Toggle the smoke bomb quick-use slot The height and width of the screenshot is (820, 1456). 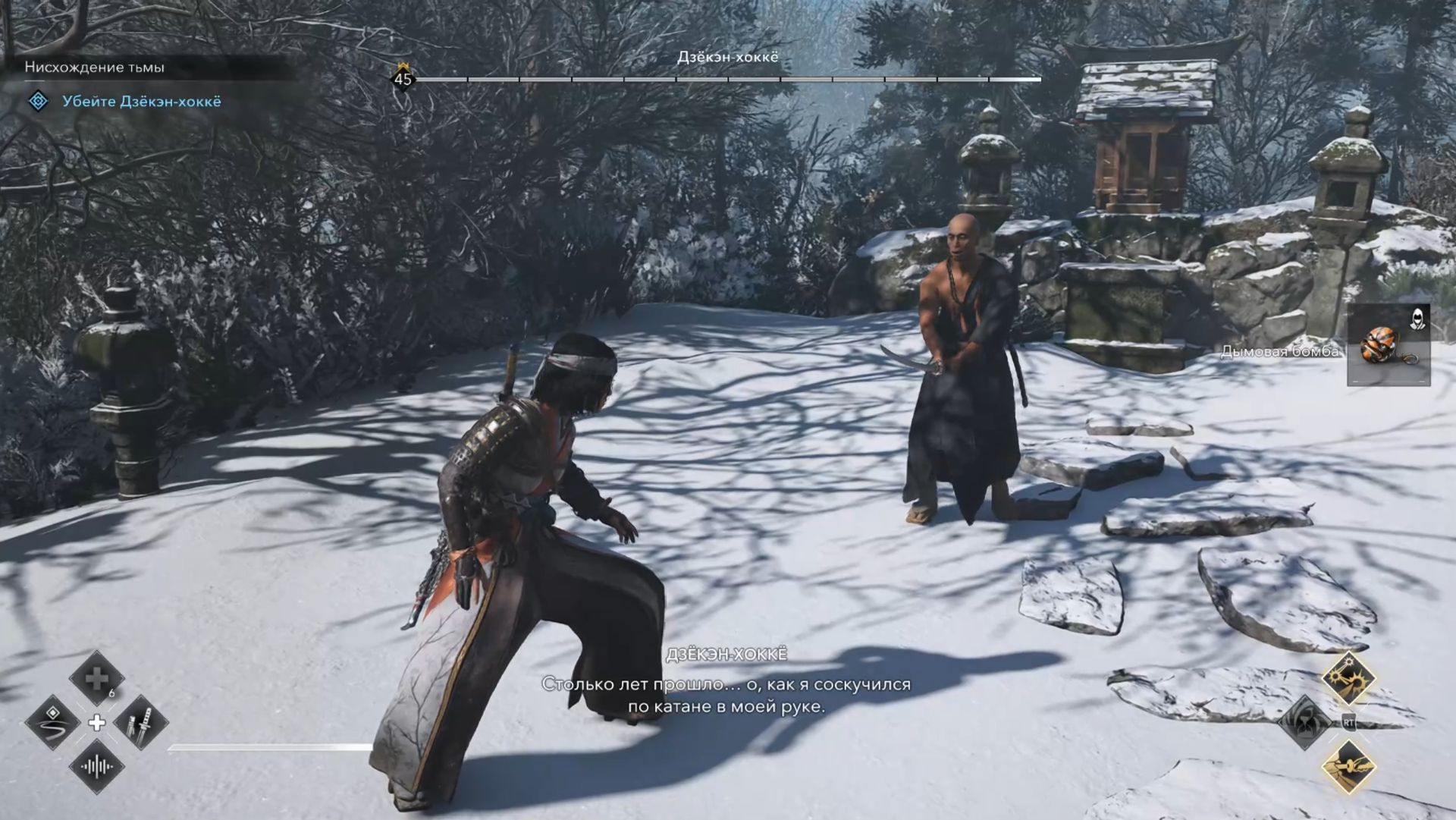(x=1388, y=345)
